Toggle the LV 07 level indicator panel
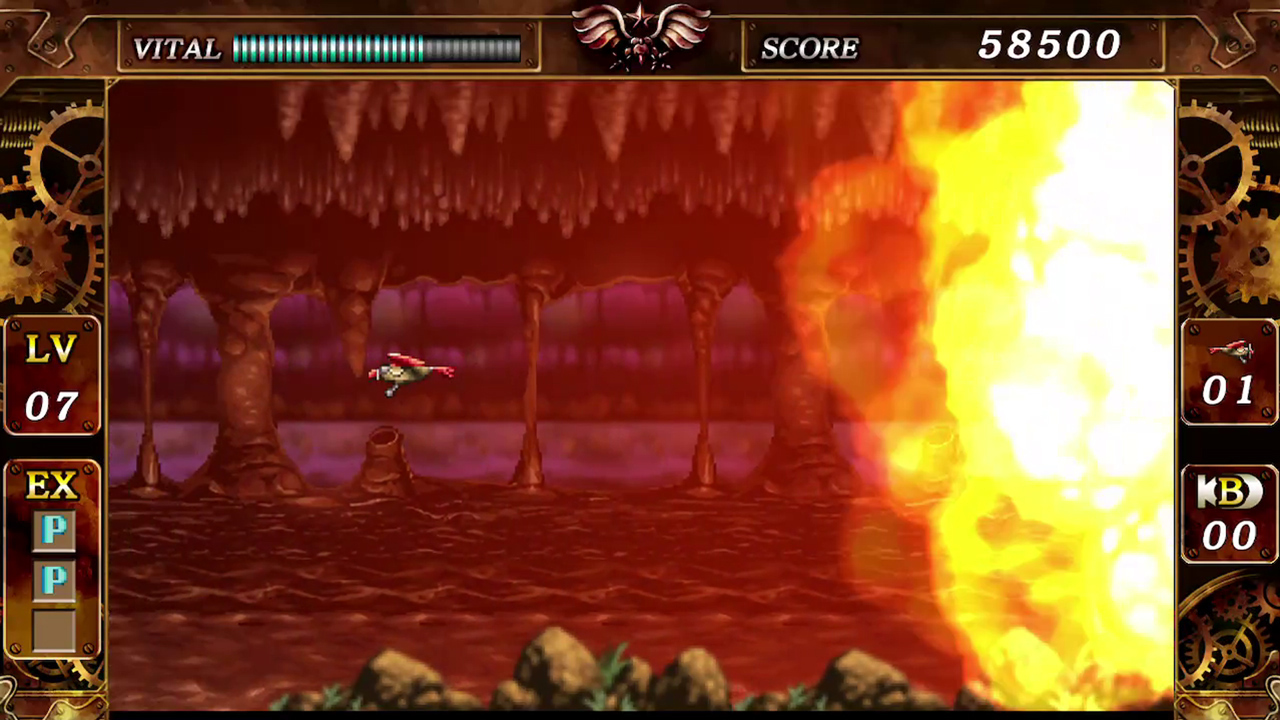This screenshot has width=1280, height=720. pos(52,375)
